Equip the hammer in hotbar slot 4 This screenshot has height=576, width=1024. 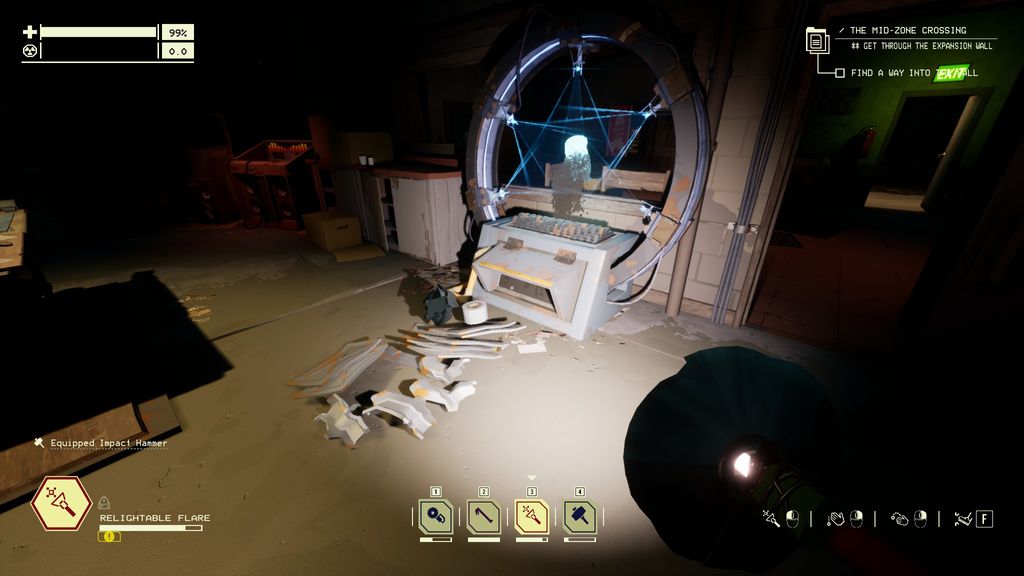tap(580, 516)
